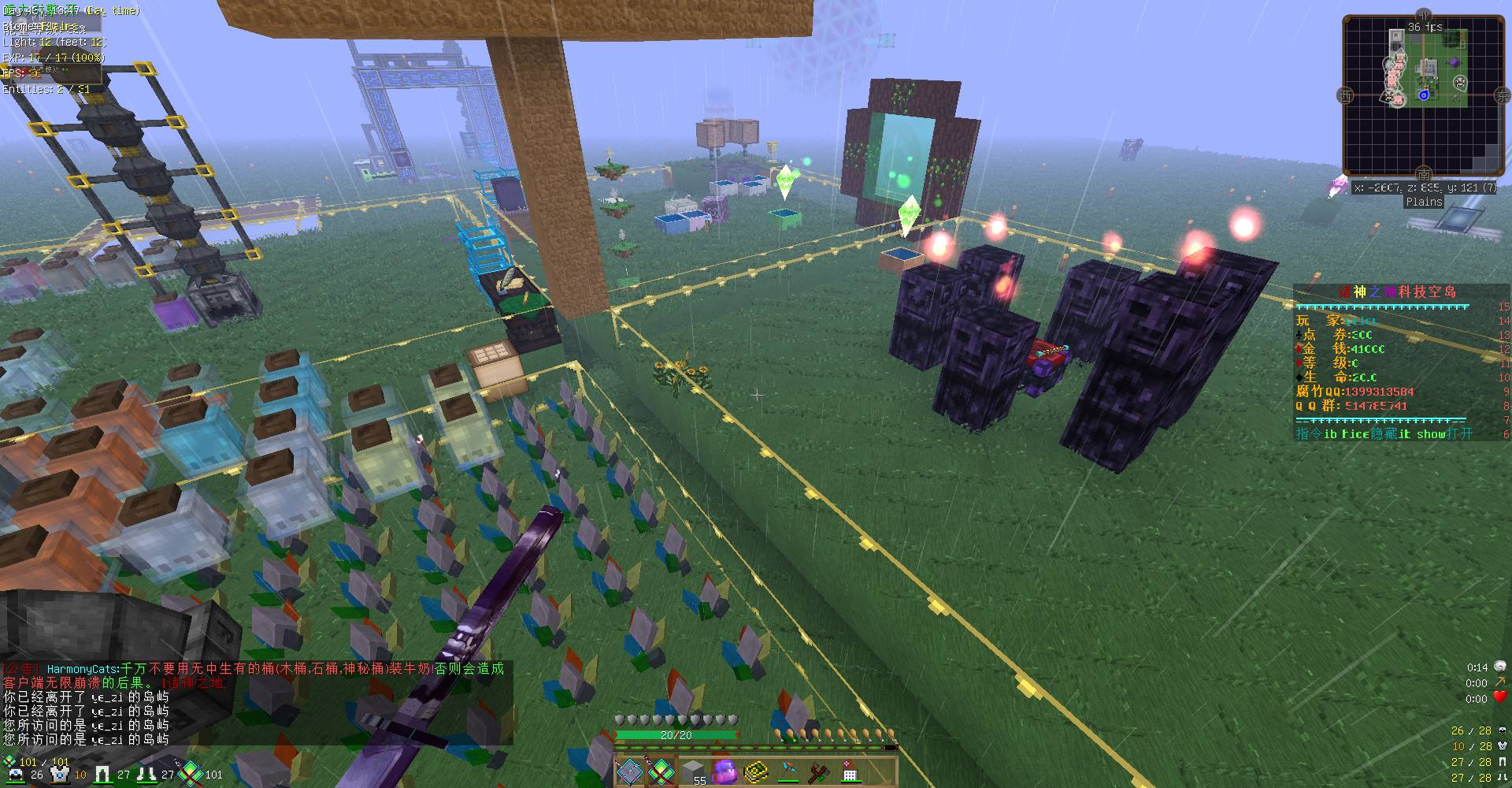Click the blue player marker on minimap

click(x=1424, y=95)
